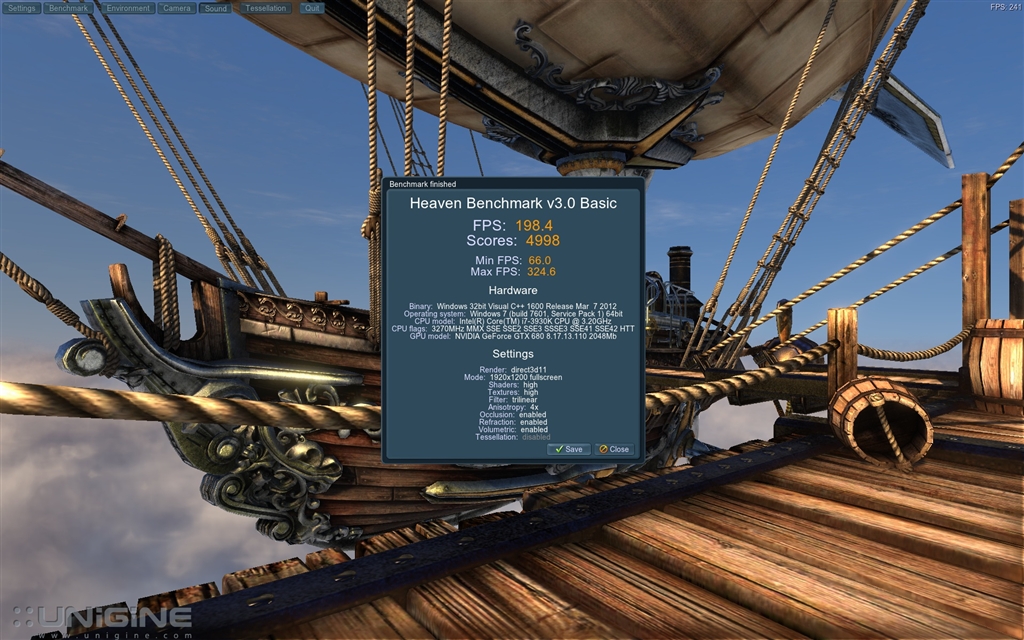Quit the Heaven Benchmark
Screen dimensions: 1024x640
pos(313,8)
